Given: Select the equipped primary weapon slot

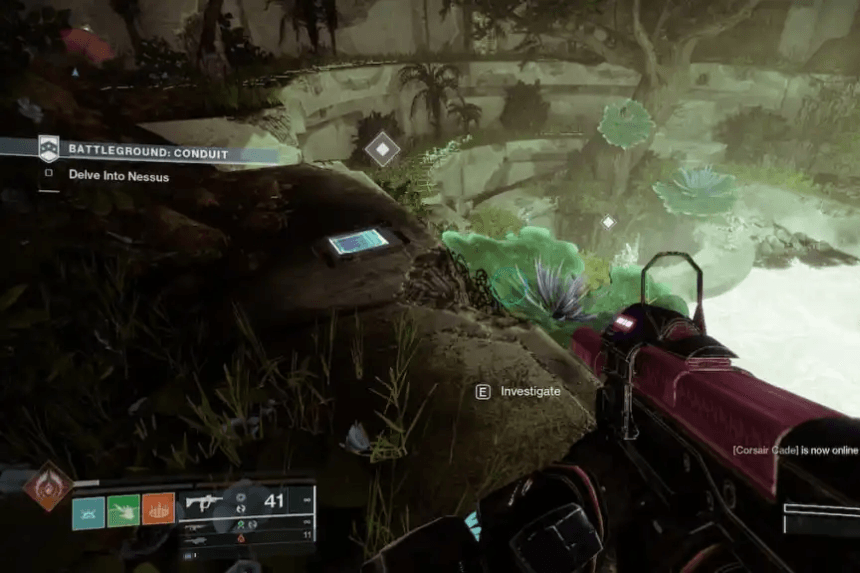Looking at the screenshot, I should (247, 502).
